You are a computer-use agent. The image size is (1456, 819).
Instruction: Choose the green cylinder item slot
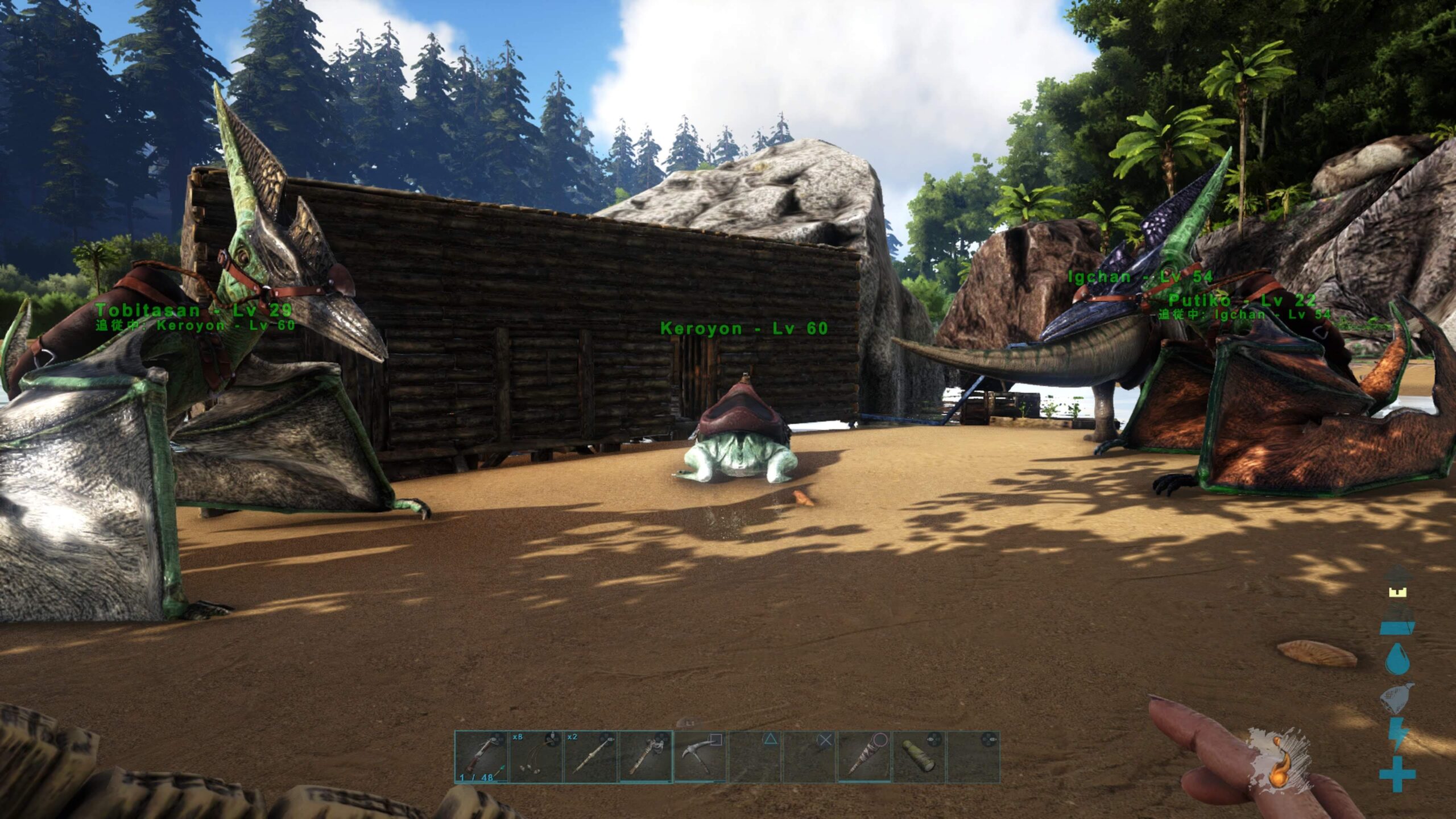tap(918, 757)
